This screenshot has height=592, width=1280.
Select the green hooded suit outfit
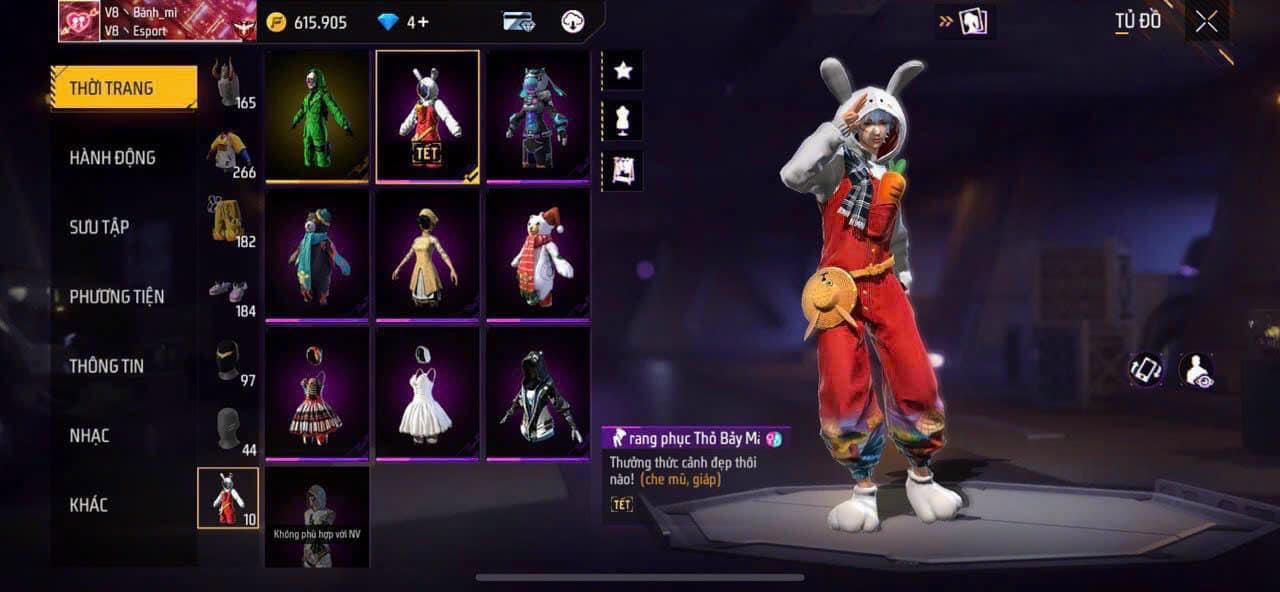coord(318,116)
